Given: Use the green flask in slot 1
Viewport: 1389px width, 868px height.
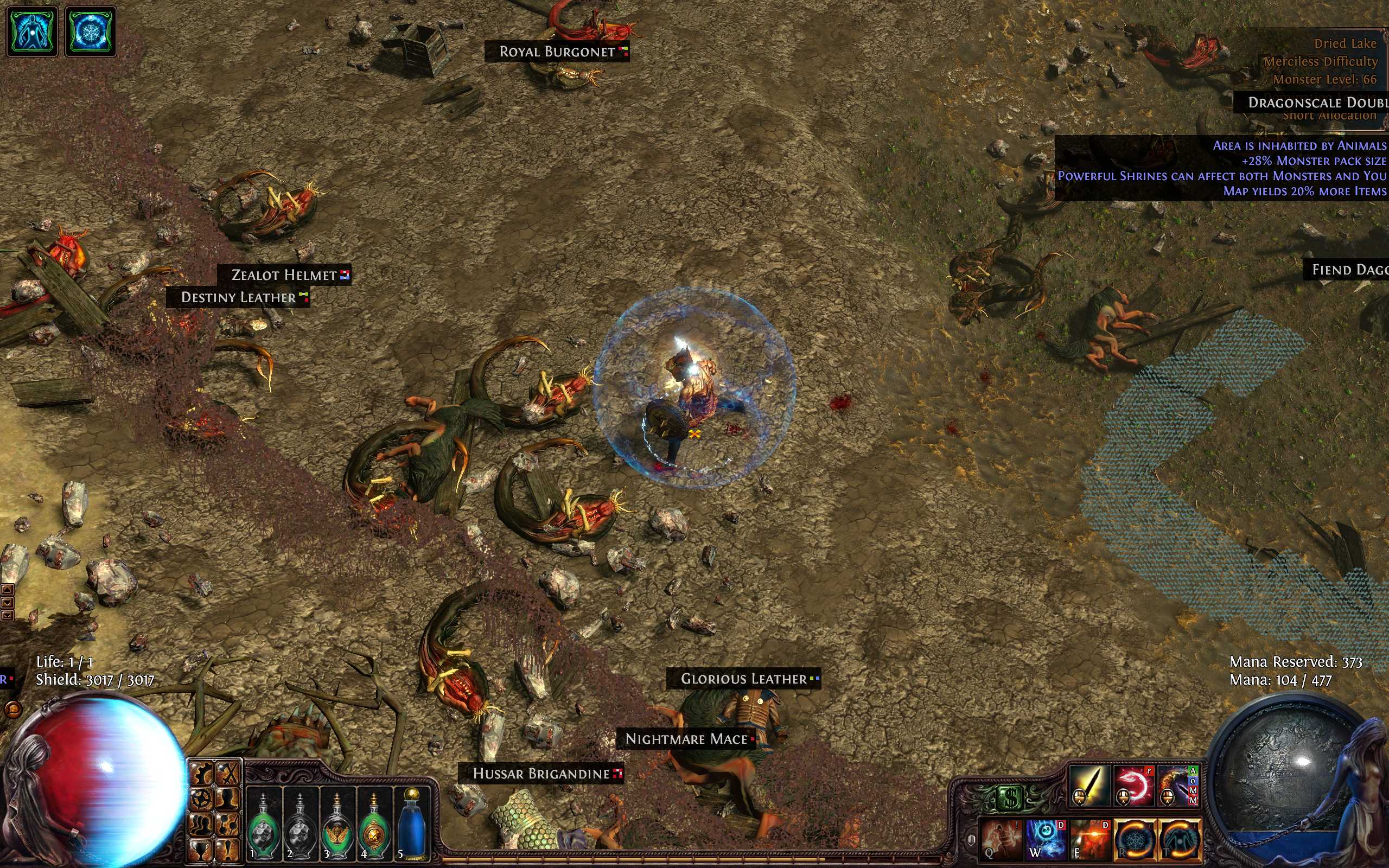Looking at the screenshot, I should click(x=264, y=825).
